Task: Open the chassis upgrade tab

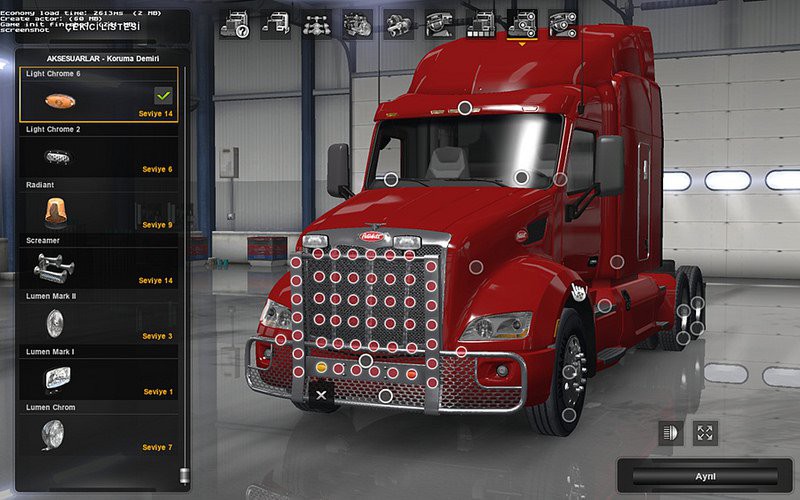Action: coord(317,24)
